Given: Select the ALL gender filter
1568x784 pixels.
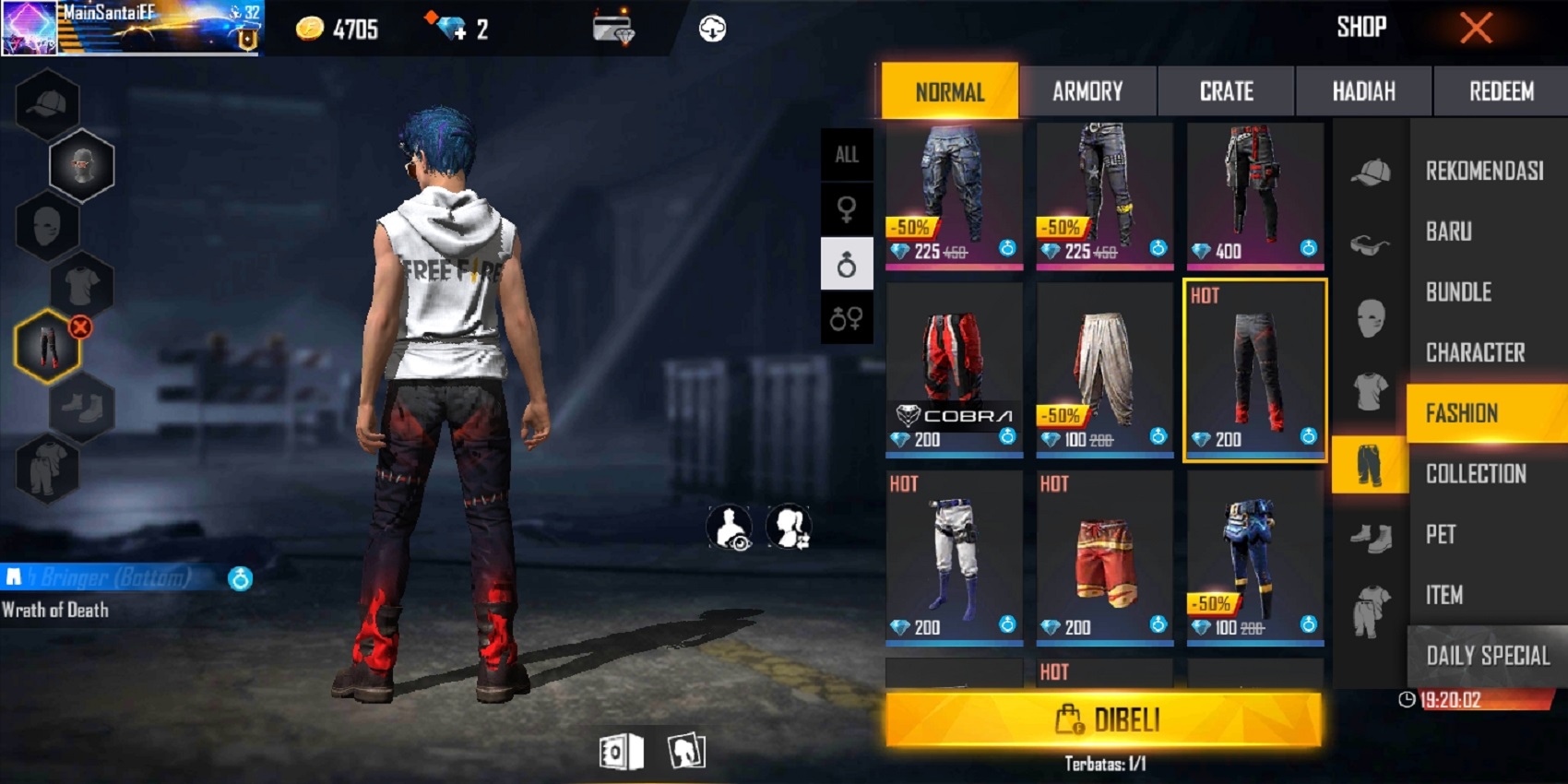Looking at the screenshot, I should (x=847, y=155).
